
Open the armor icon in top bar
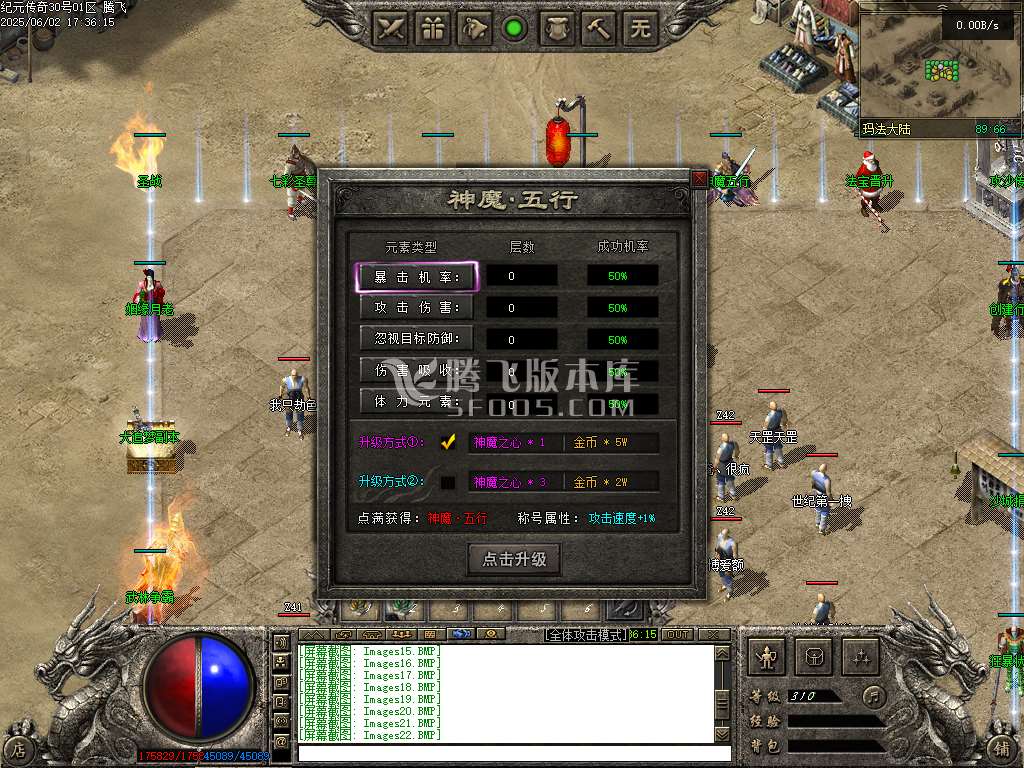[x=557, y=28]
